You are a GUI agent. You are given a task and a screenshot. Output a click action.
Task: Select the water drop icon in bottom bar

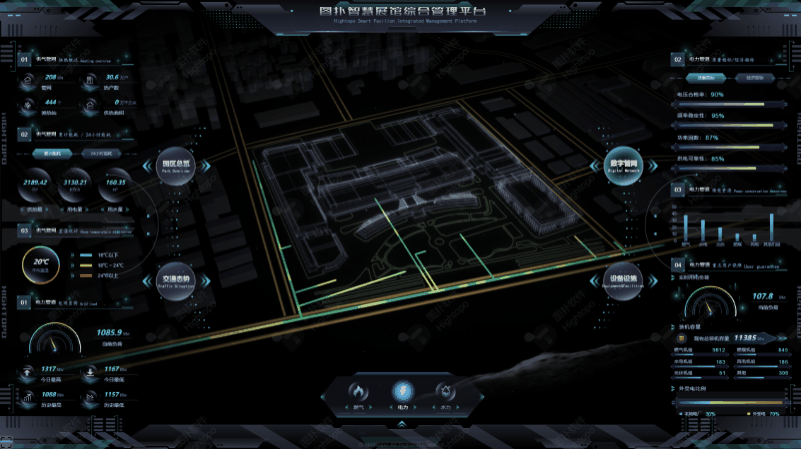pos(445,393)
